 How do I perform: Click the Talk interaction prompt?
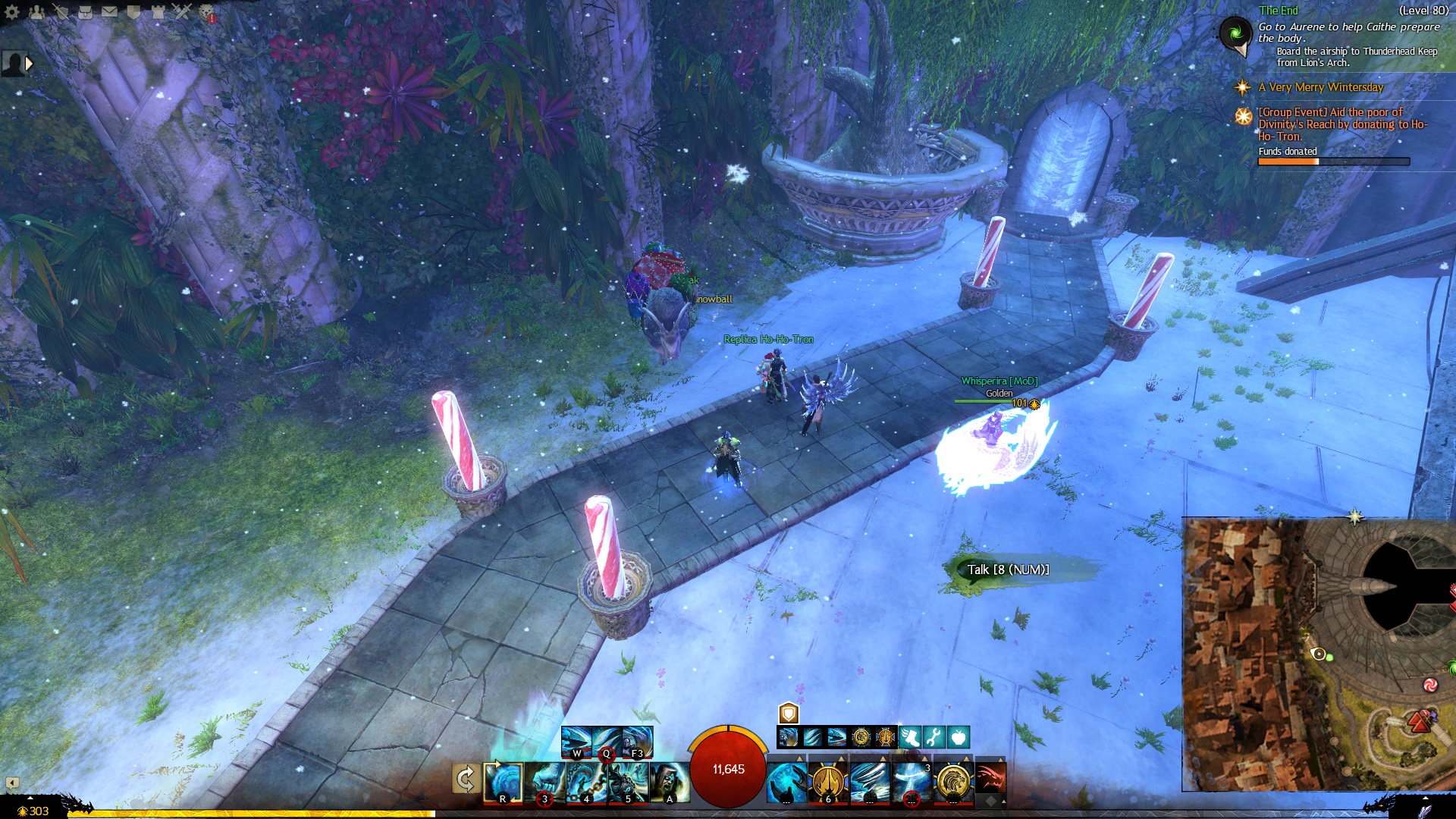tap(1008, 570)
